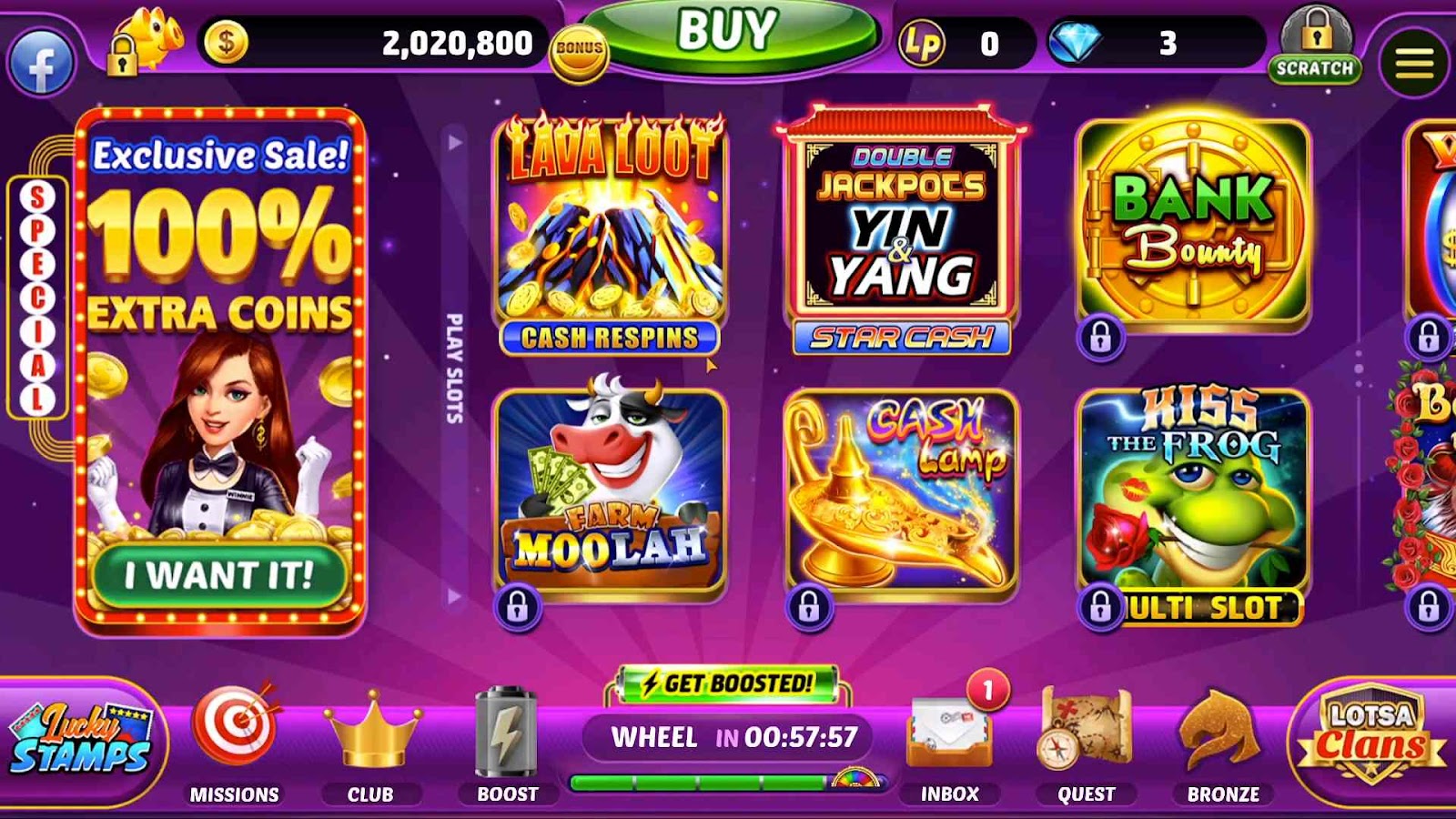Tap the Get Boosted! banner
The height and width of the screenshot is (819, 1456).
727,684
